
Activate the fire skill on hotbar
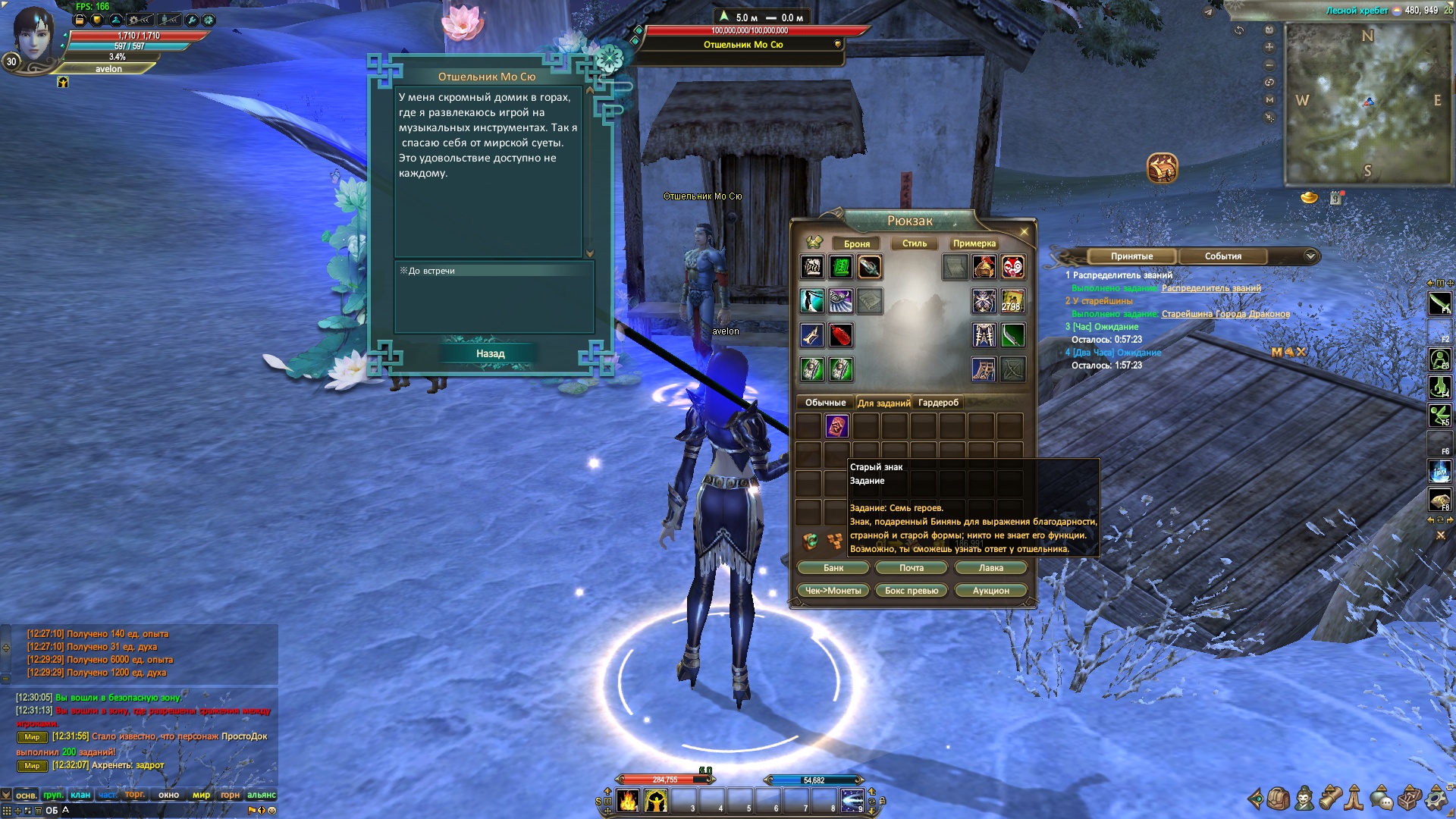click(x=628, y=801)
